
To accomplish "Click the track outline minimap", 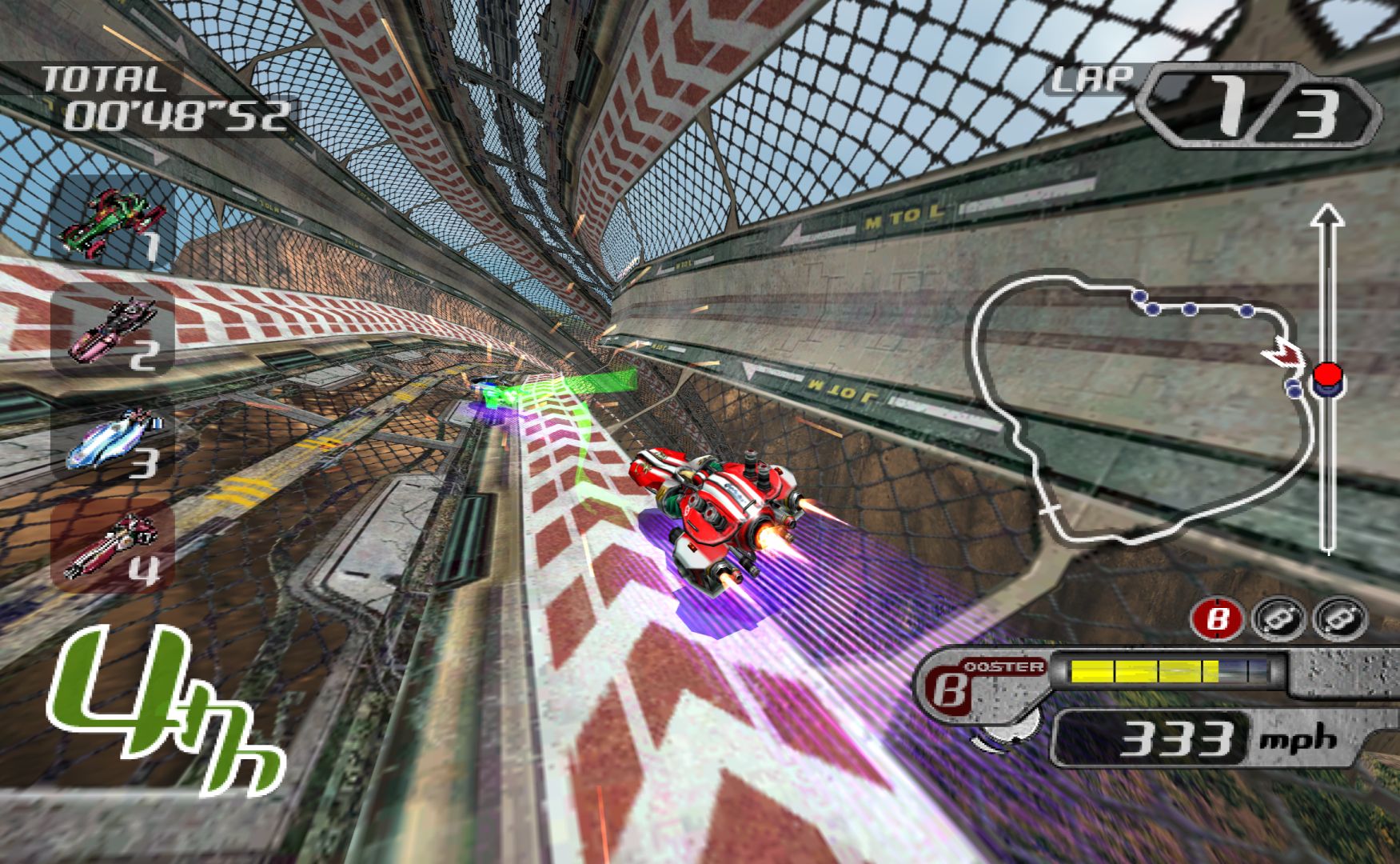I will tap(1139, 408).
